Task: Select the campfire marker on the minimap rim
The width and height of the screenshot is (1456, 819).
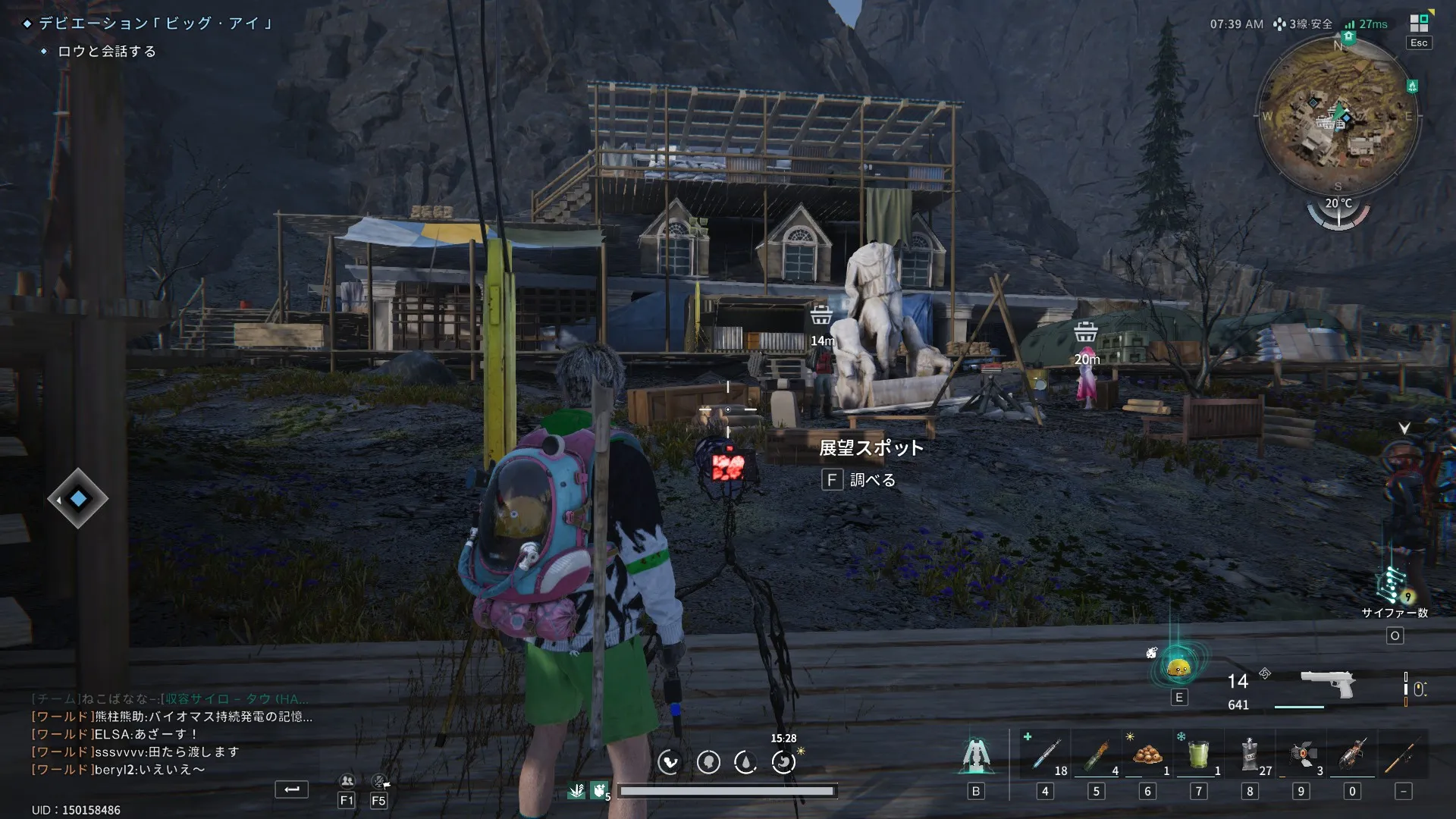Action: tap(1412, 86)
